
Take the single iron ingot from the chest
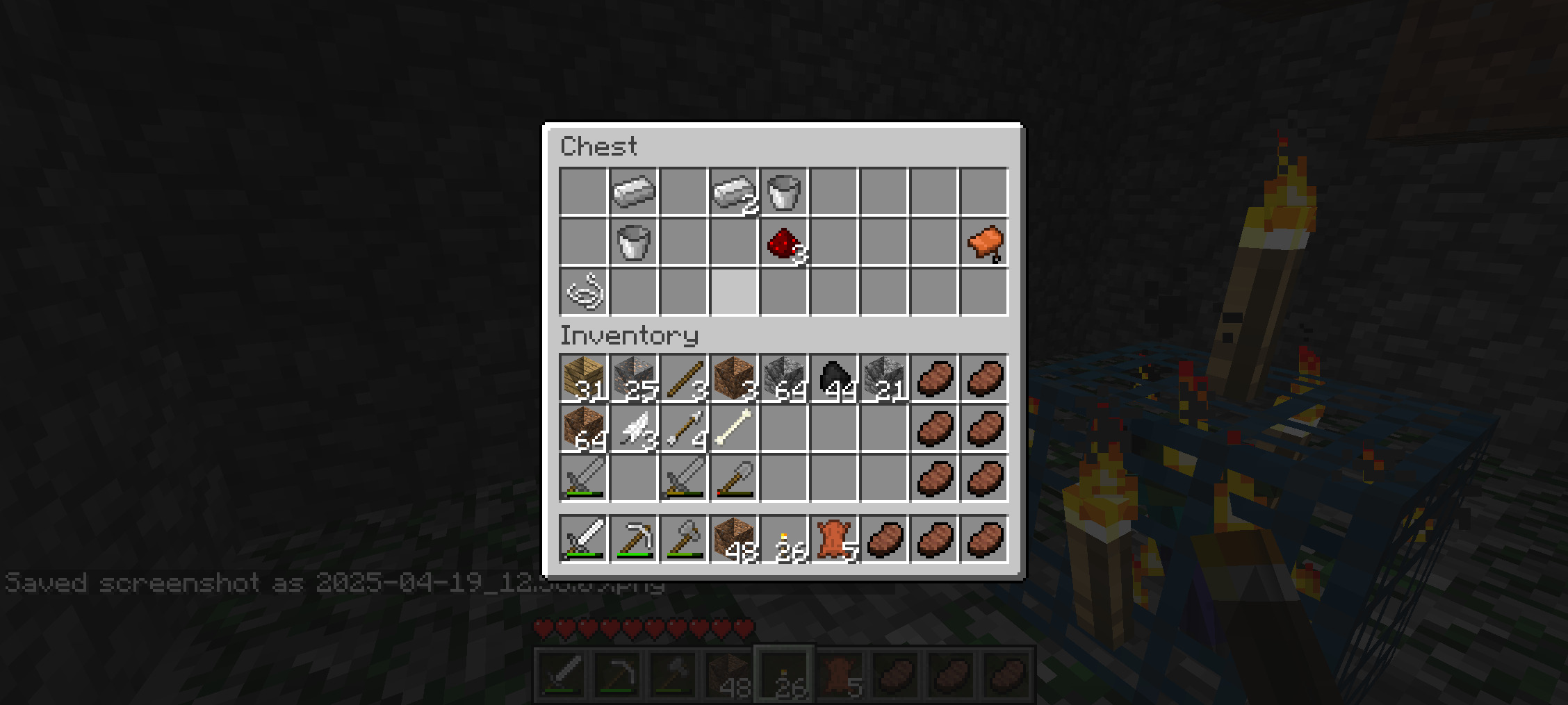pos(633,192)
